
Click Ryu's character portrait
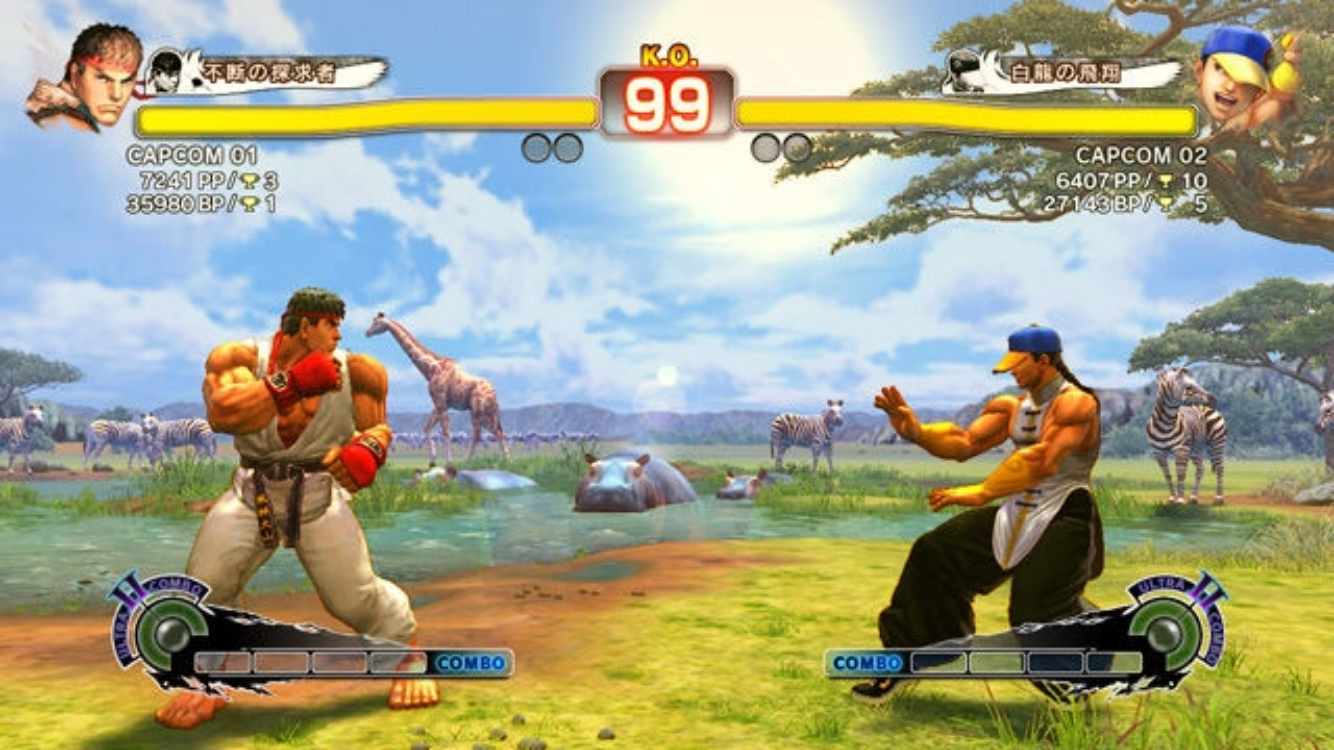pyautogui.click(x=84, y=78)
